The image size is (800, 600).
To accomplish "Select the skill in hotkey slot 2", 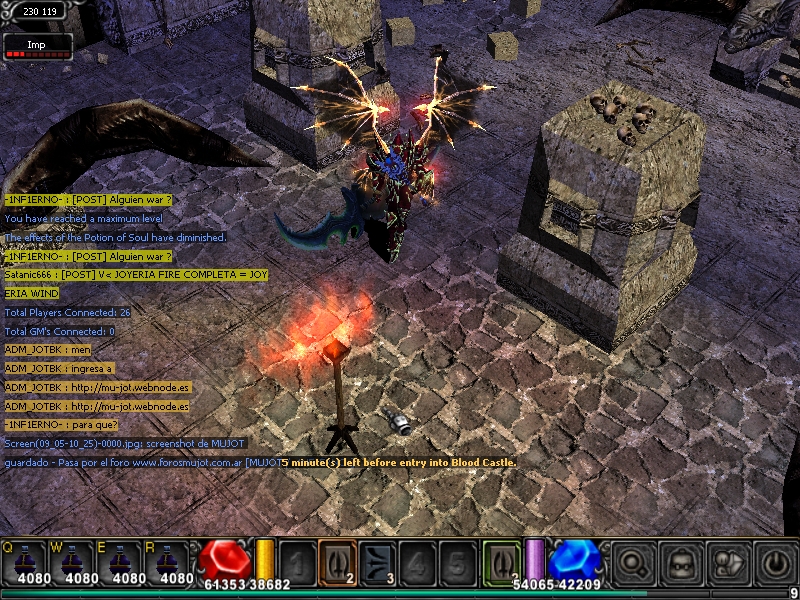I will tap(337, 562).
